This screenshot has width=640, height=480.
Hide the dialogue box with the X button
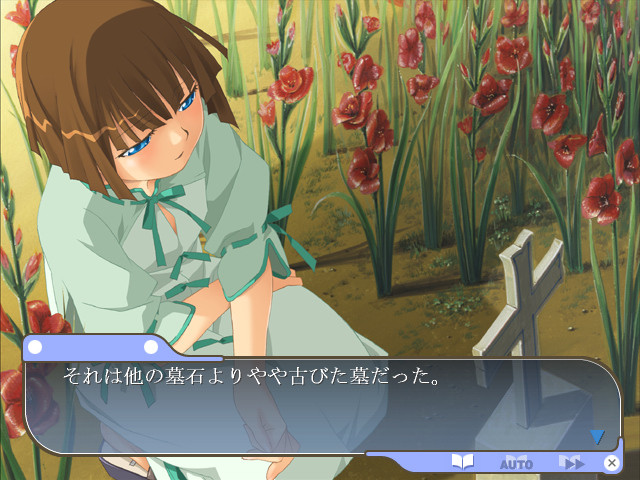pyautogui.click(x=611, y=462)
